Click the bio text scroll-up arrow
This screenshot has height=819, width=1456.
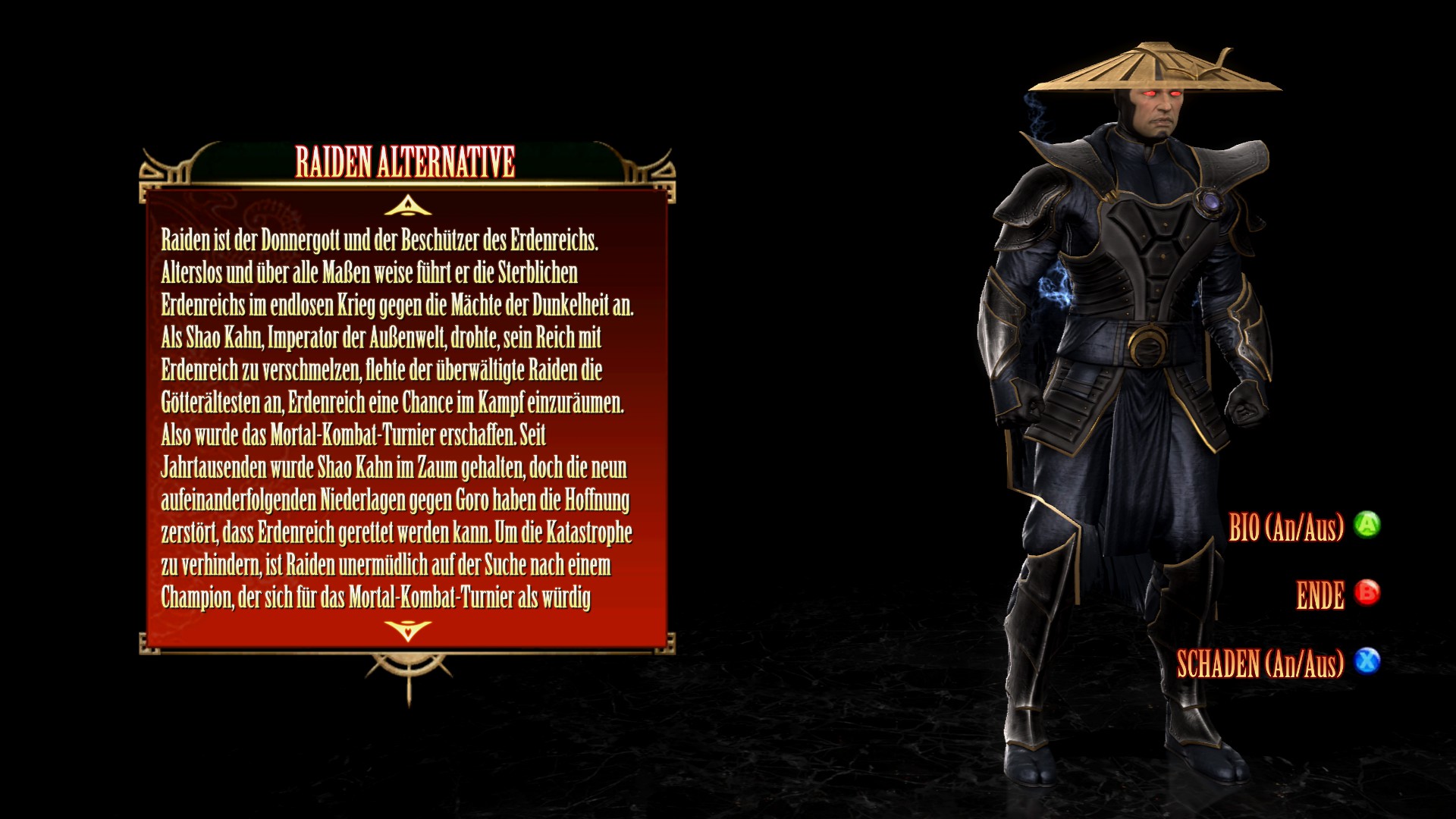pyautogui.click(x=408, y=206)
